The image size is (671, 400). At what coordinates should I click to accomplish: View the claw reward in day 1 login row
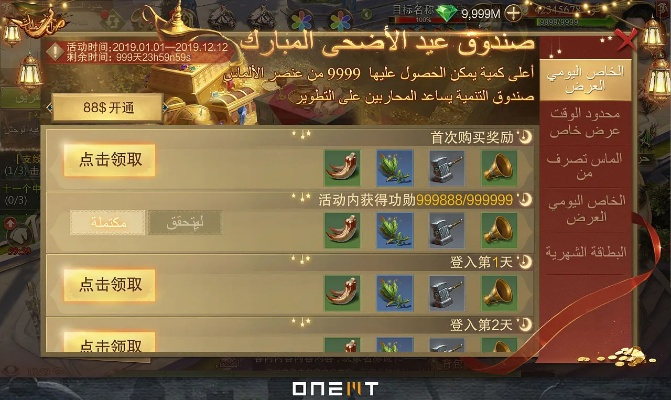point(341,292)
